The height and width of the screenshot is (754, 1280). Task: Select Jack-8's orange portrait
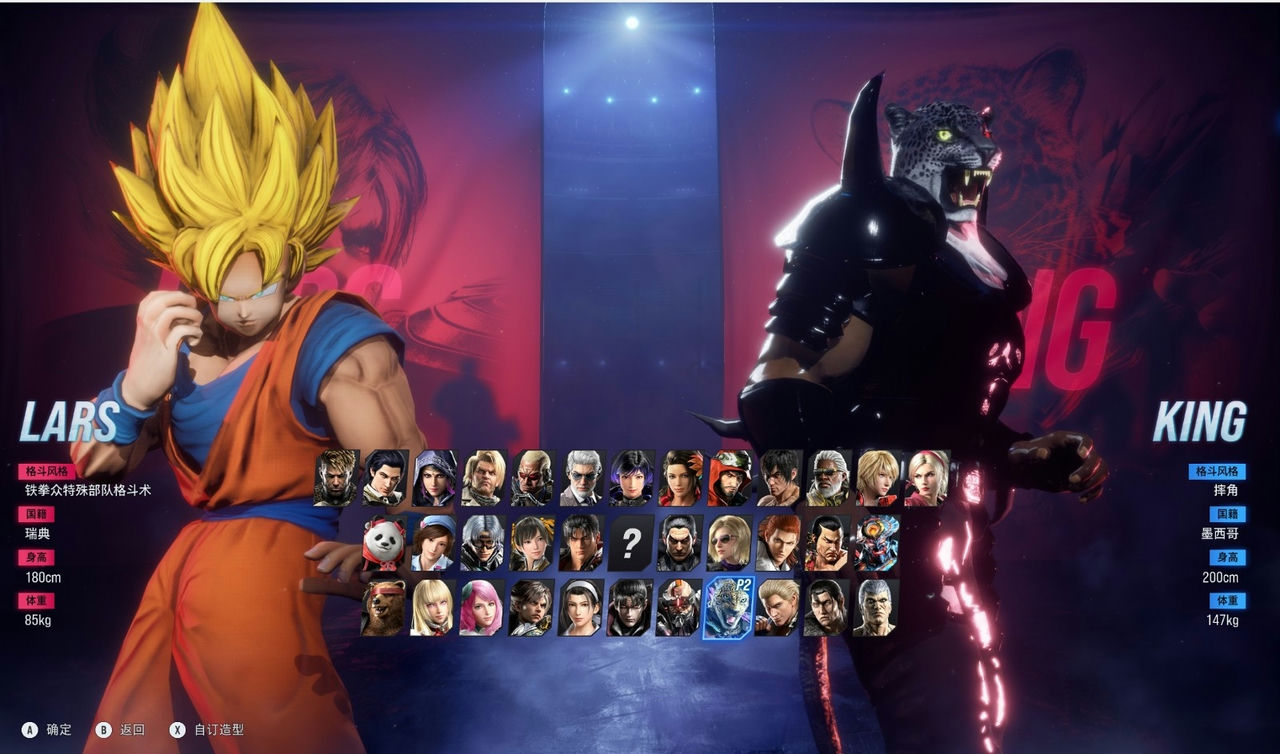[678, 605]
